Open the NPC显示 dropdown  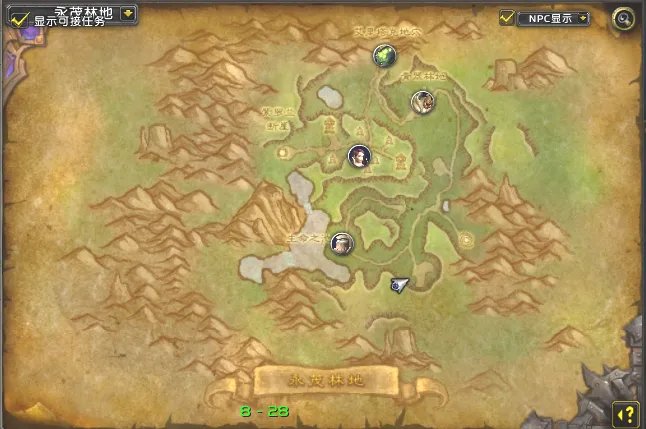[583, 18]
